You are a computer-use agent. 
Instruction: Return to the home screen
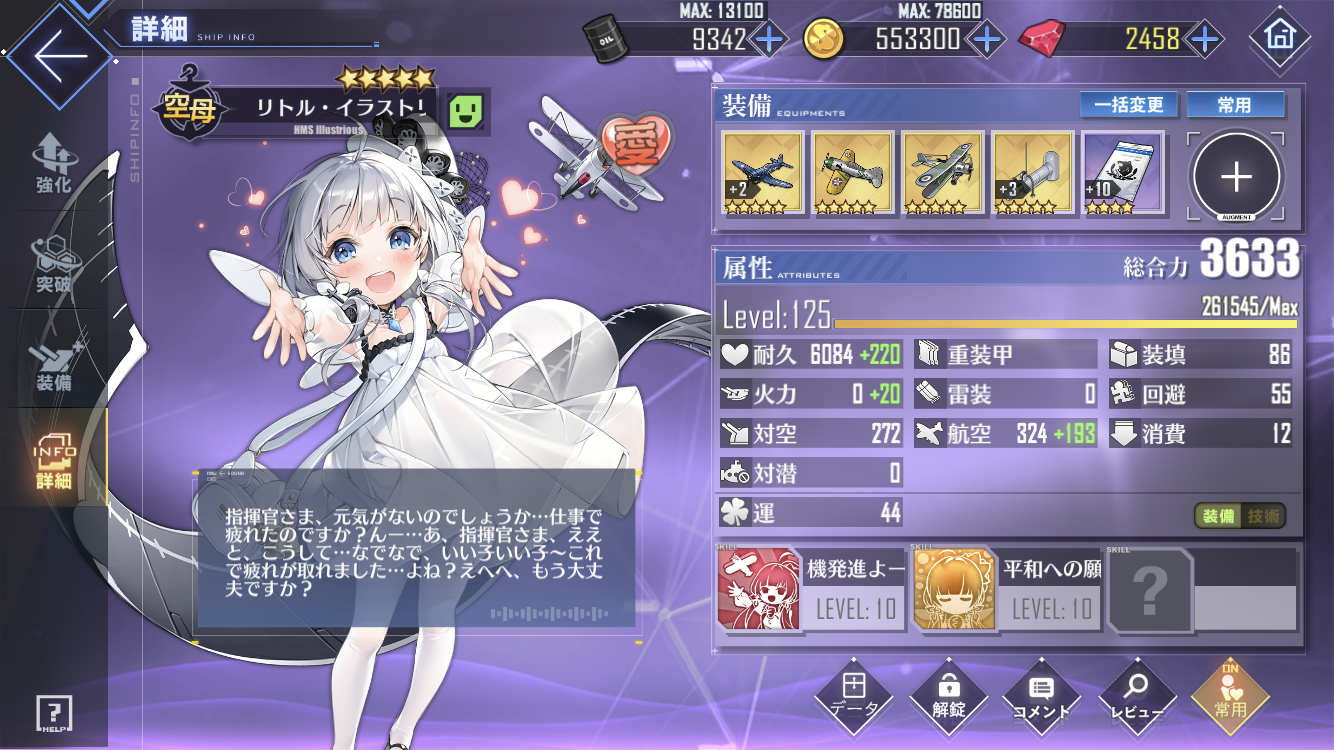click(1280, 39)
